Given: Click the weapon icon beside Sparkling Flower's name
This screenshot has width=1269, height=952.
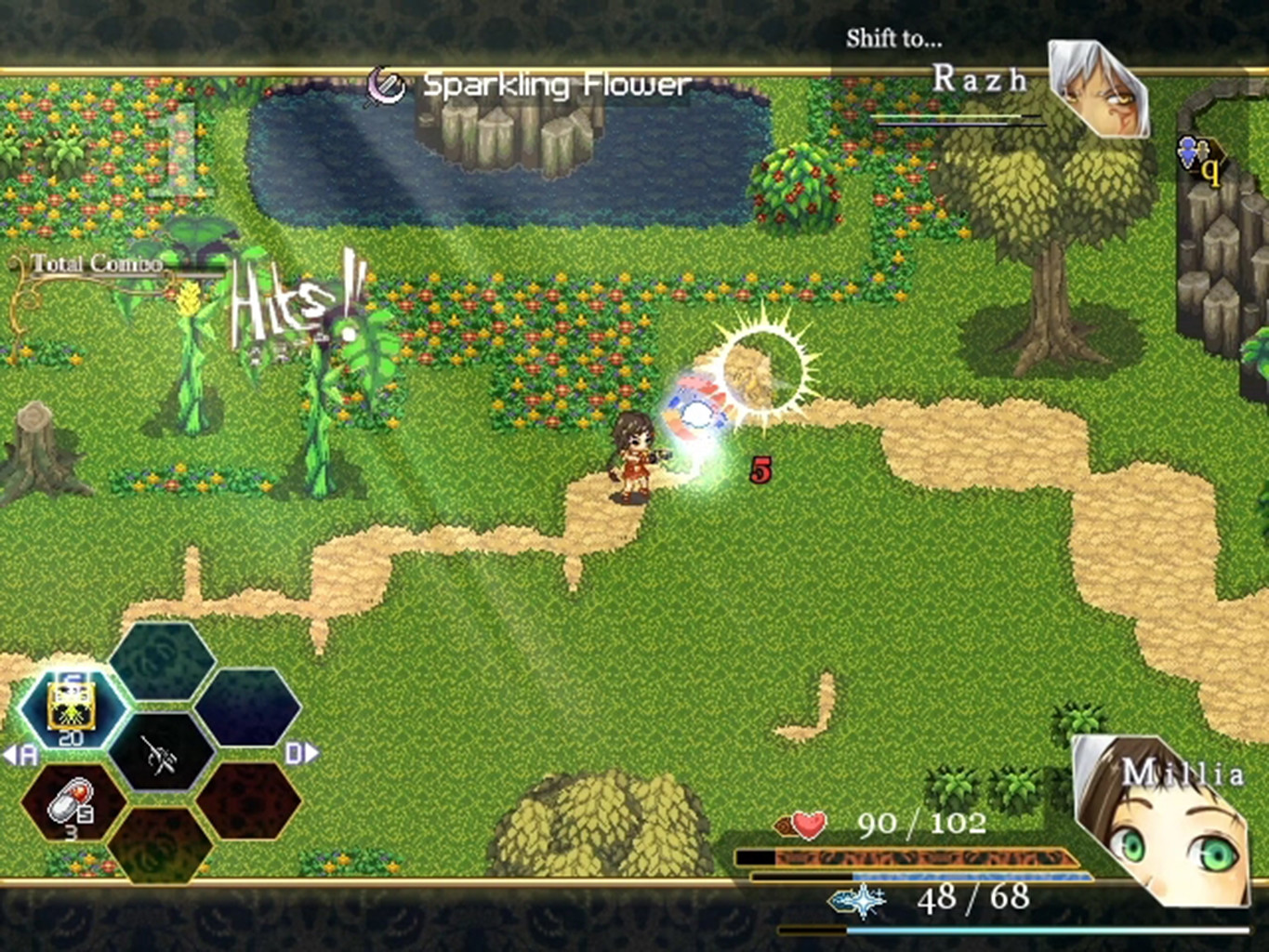Looking at the screenshot, I should [388, 84].
